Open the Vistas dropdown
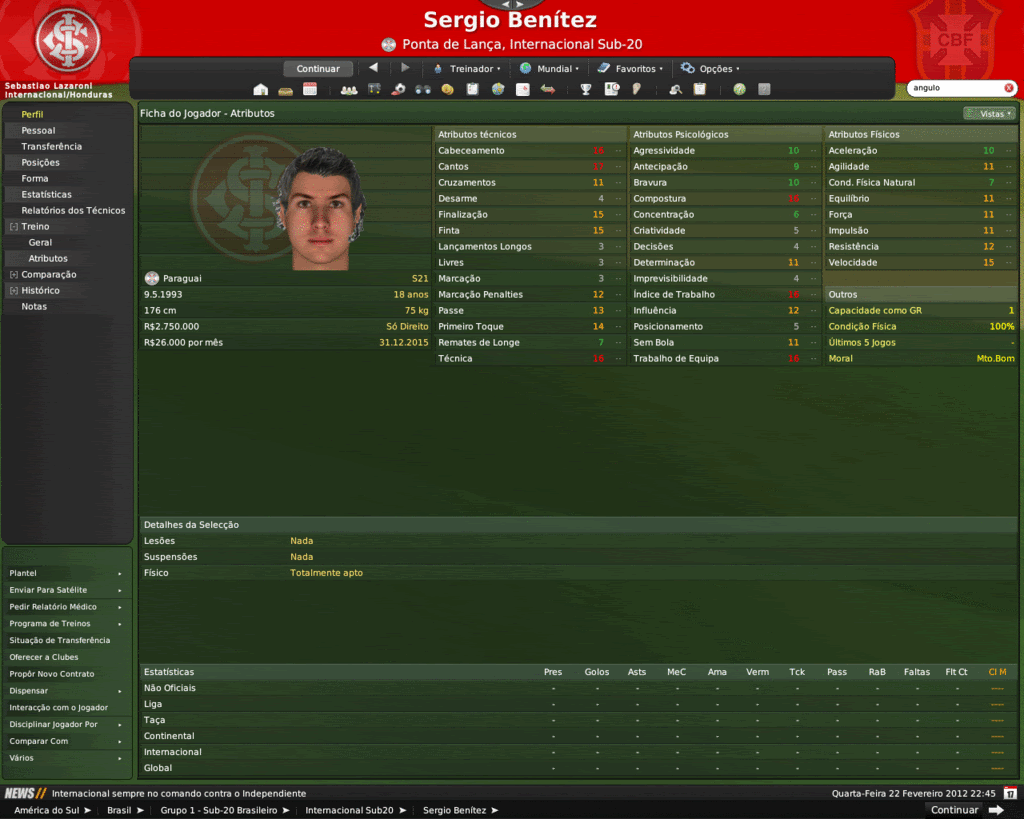This screenshot has height=819, width=1024. tap(989, 114)
